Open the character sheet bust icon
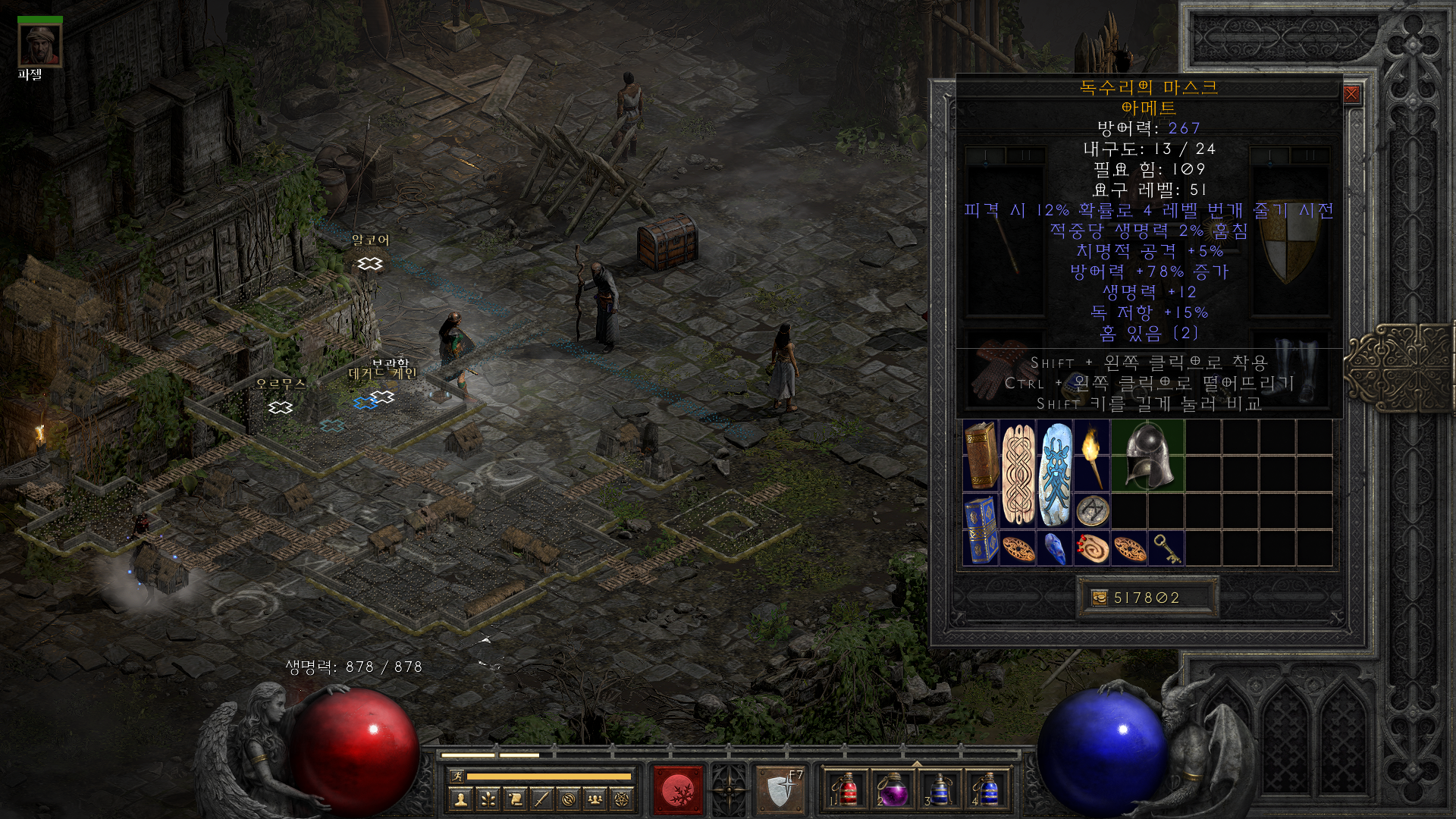The image size is (1456, 819). (x=460, y=799)
